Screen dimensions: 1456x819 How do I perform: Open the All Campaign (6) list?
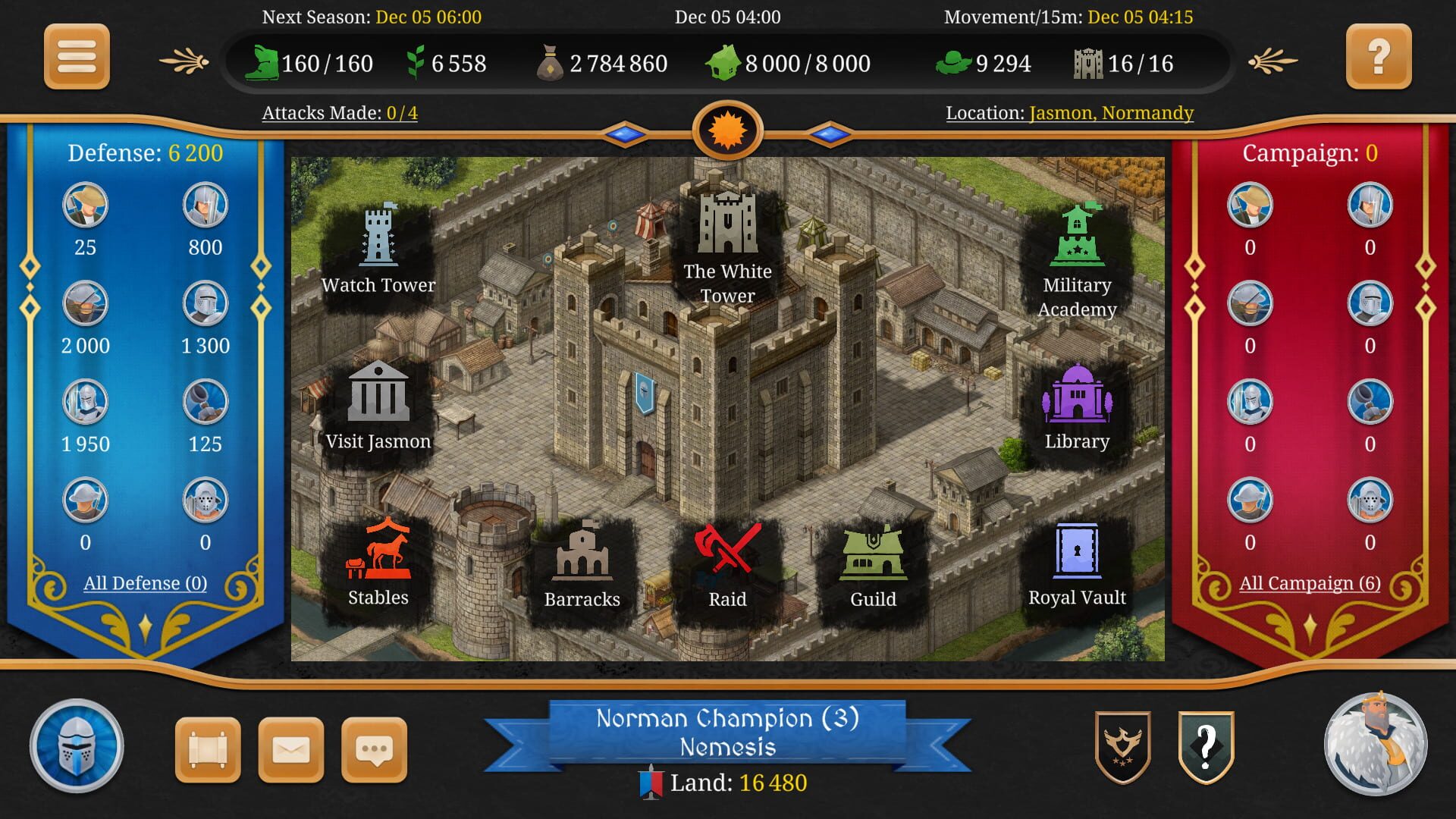click(1310, 583)
